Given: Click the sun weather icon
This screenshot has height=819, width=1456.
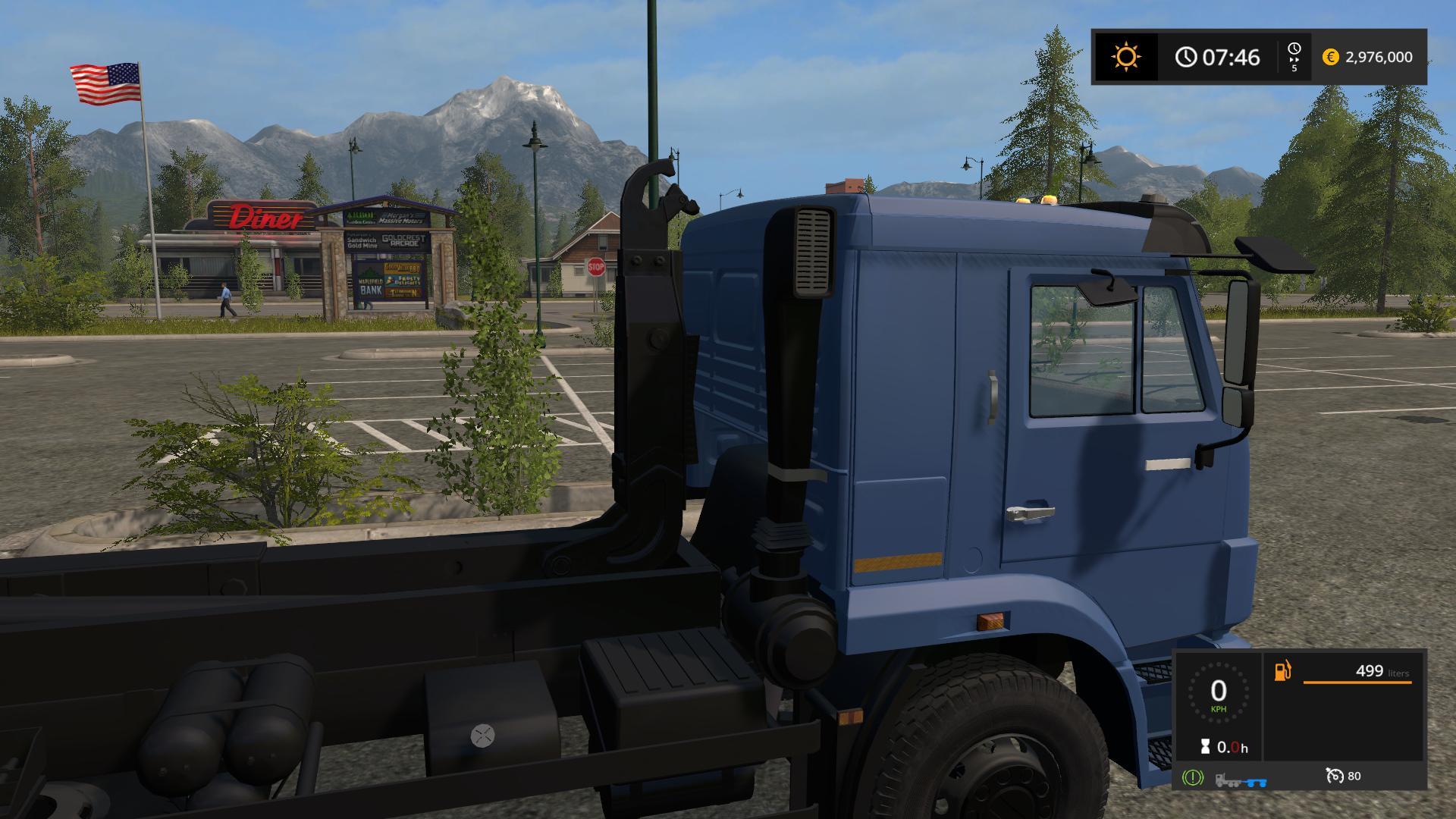Looking at the screenshot, I should (1125, 57).
